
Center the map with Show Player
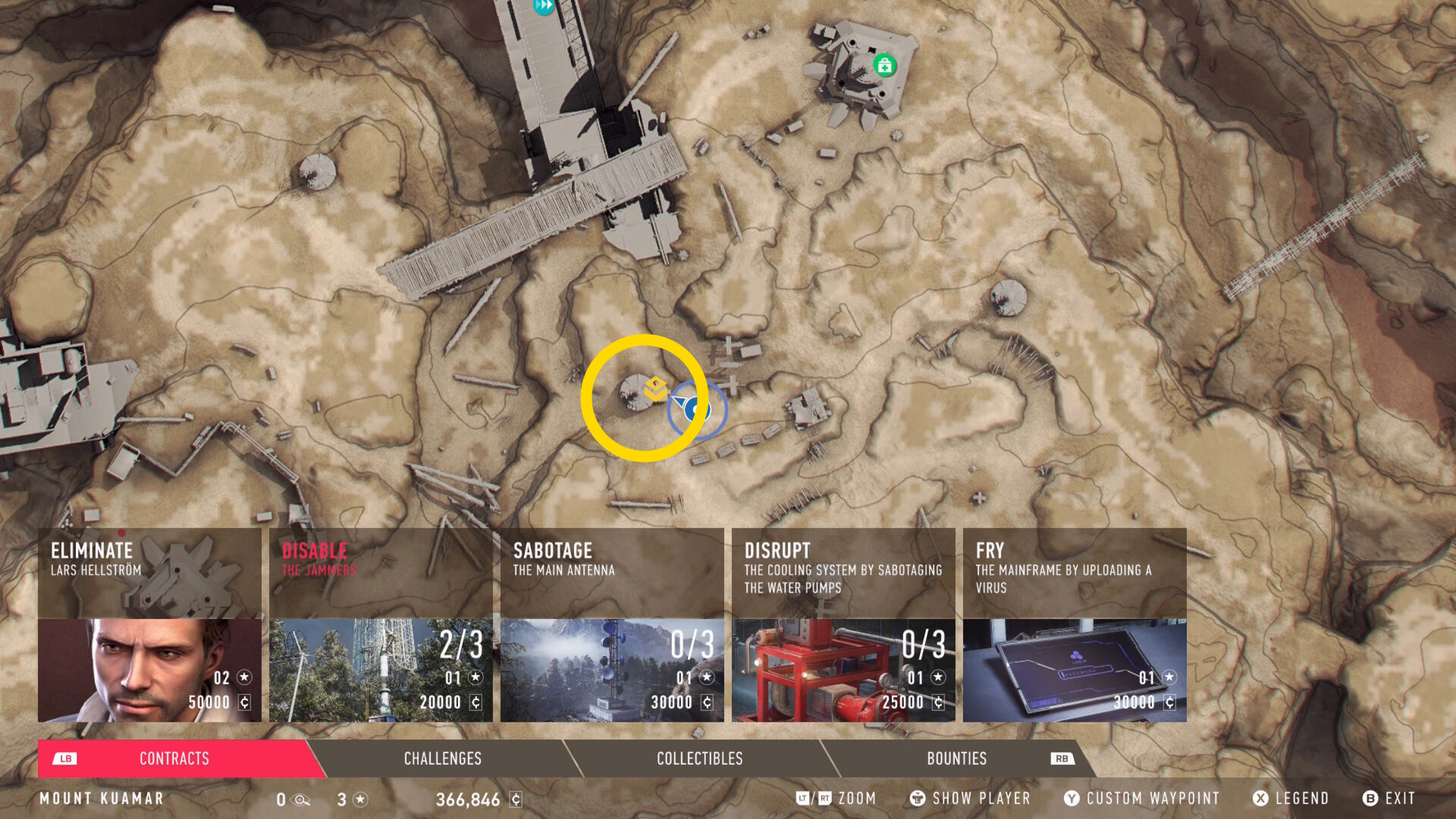(x=970, y=799)
